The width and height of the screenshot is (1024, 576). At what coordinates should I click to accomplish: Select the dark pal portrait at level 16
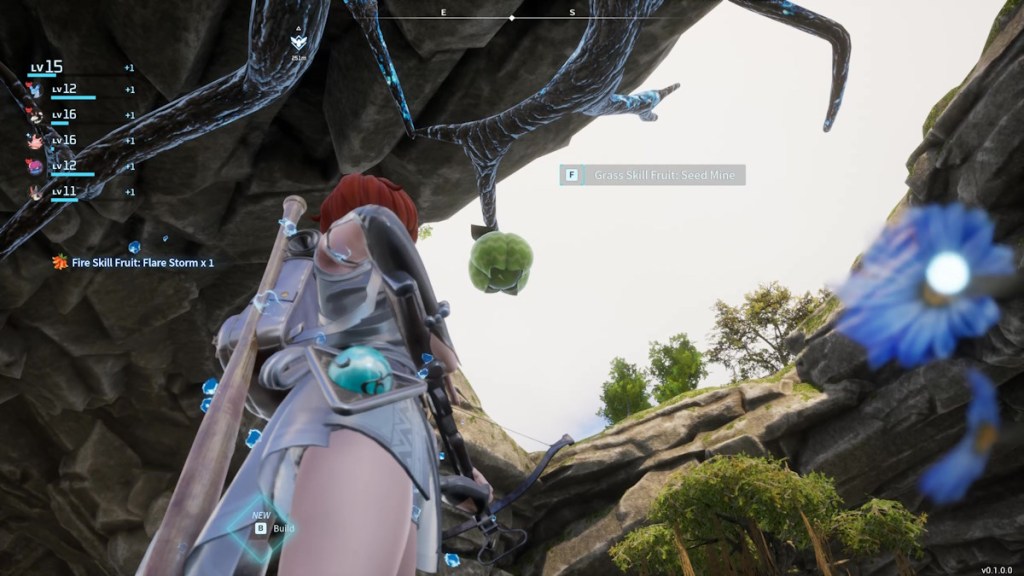coord(36,115)
